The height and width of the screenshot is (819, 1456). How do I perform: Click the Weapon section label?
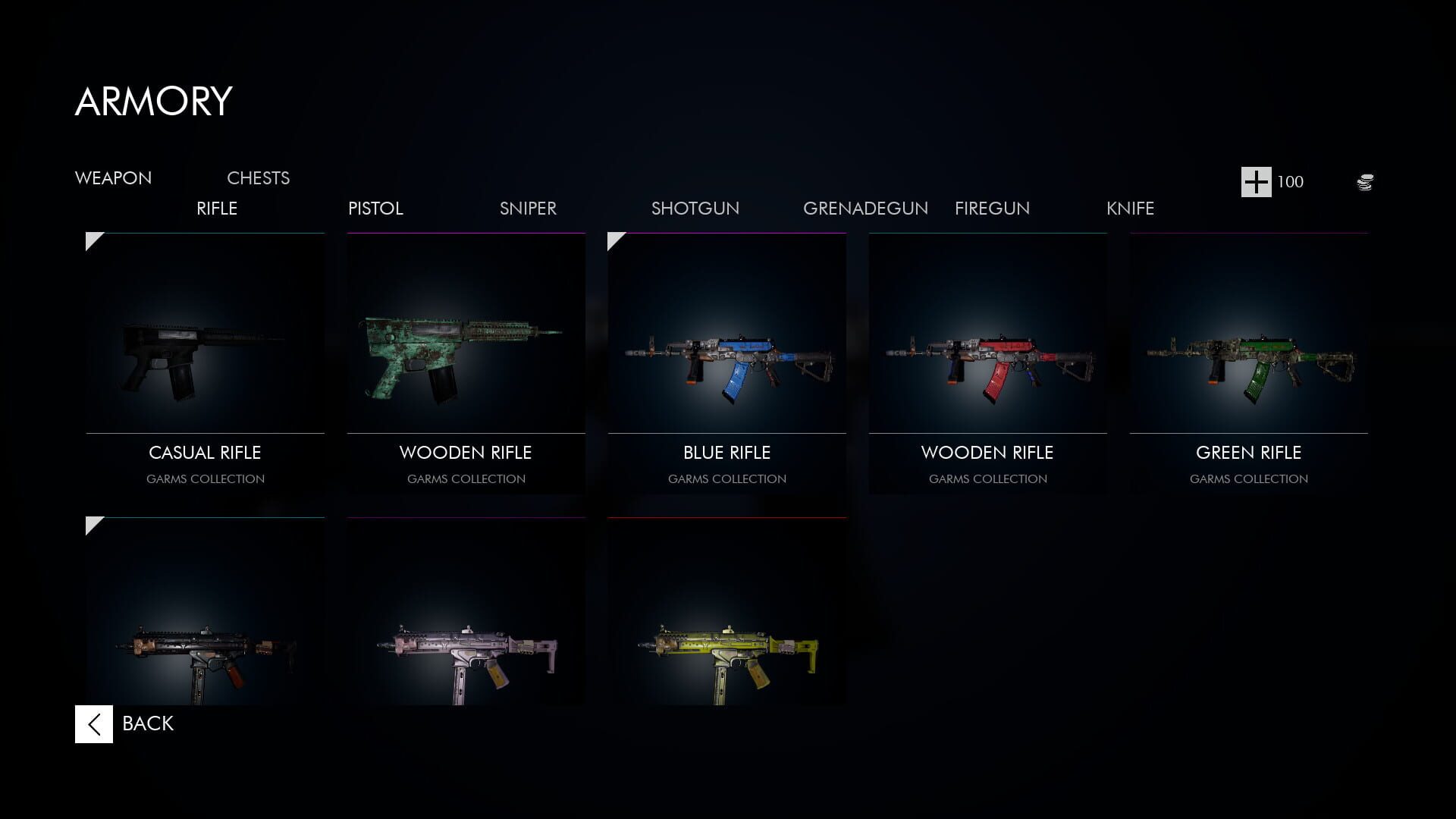coord(113,177)
